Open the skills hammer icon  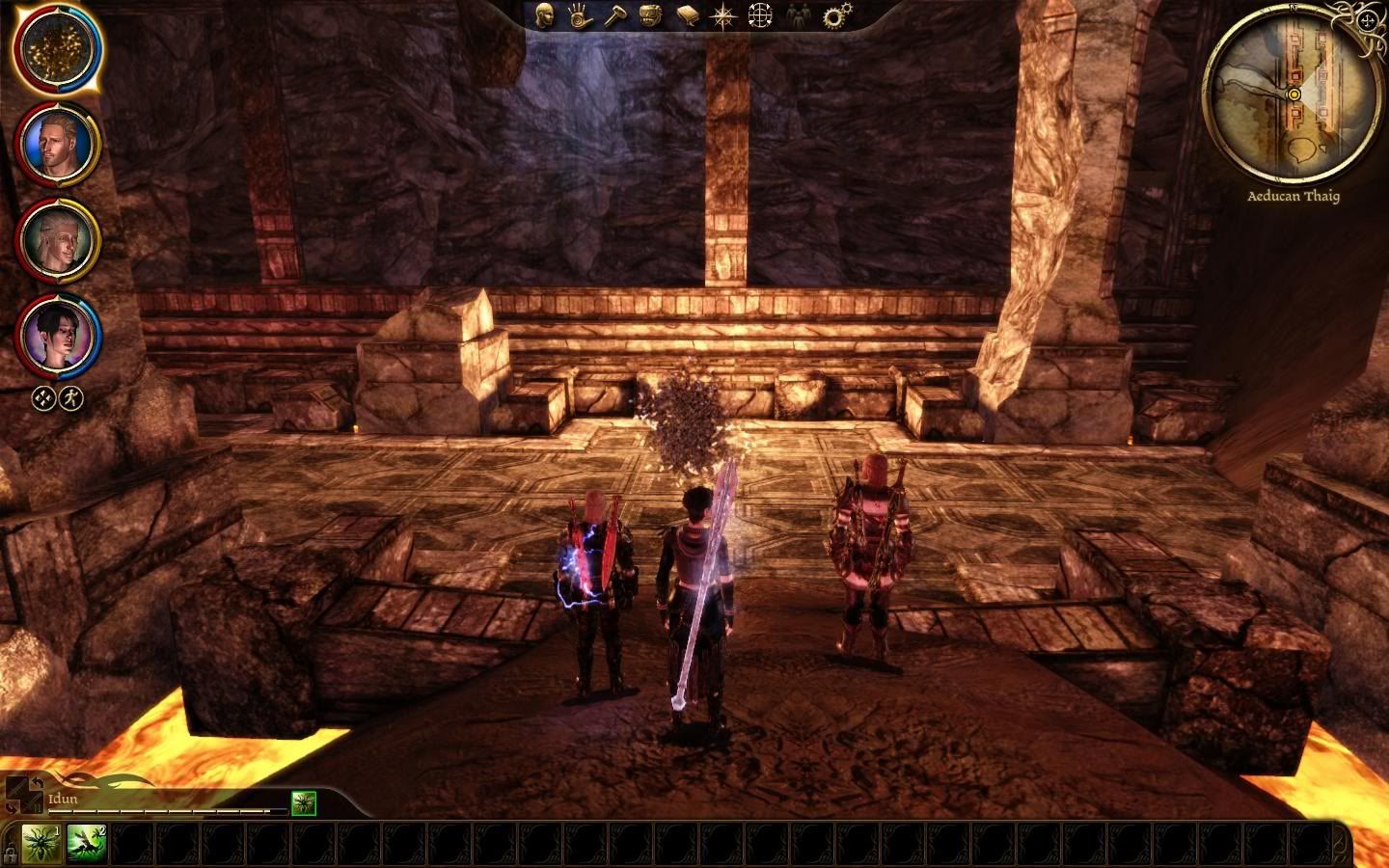(x=614, y=16)
